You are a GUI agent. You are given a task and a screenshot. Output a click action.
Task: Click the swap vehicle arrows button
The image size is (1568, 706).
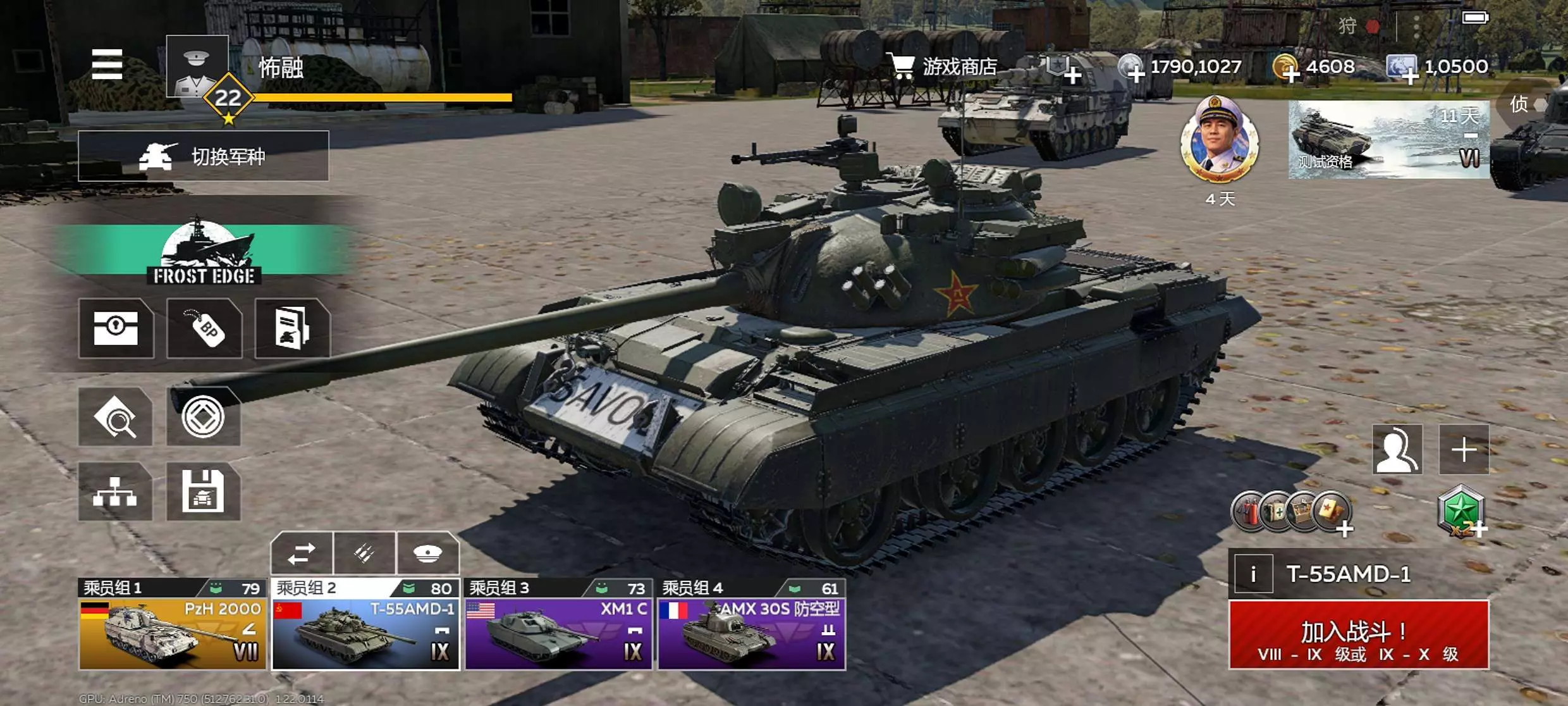302,554
